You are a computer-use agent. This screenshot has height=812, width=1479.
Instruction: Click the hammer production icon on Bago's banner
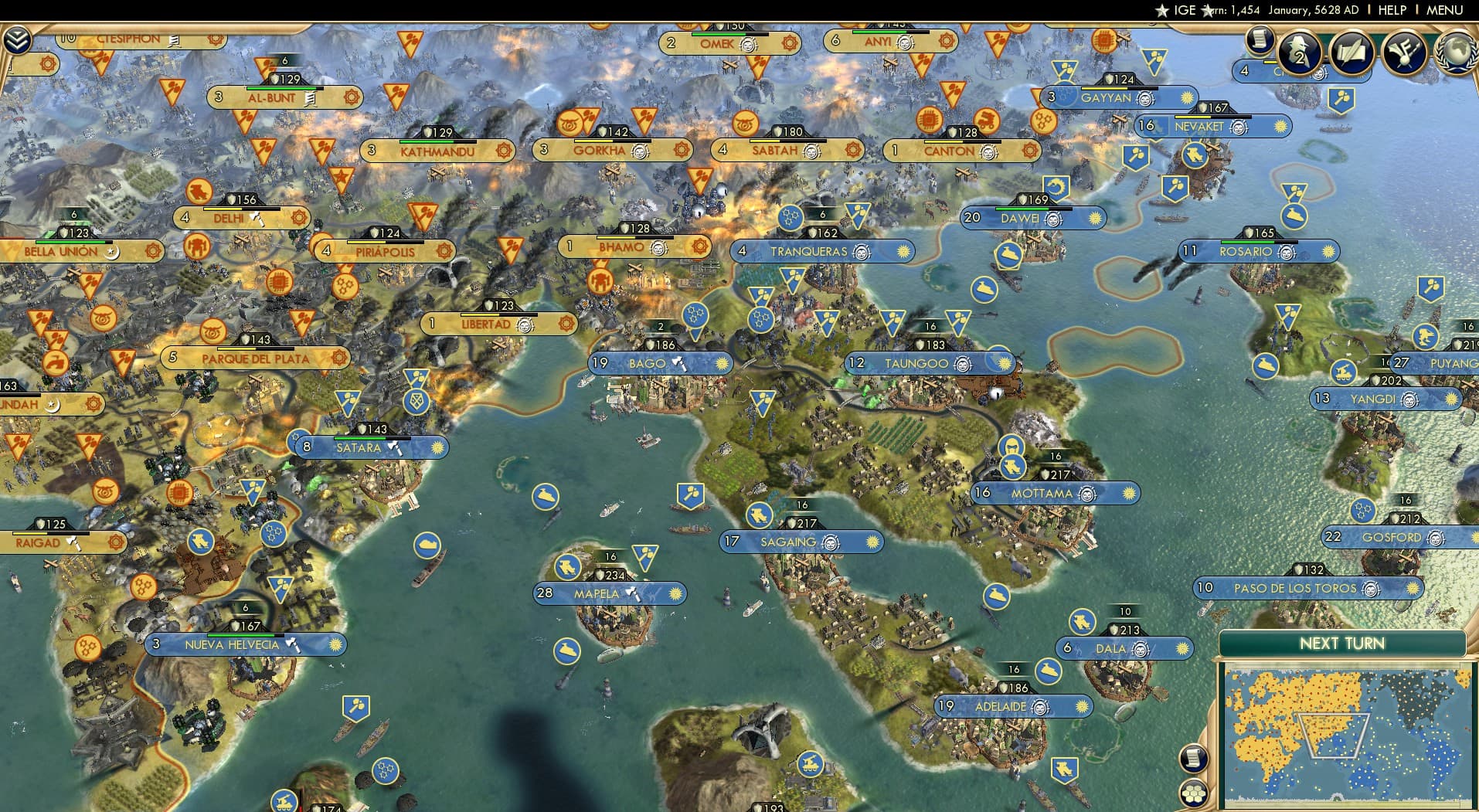click(x=680, y=363)
